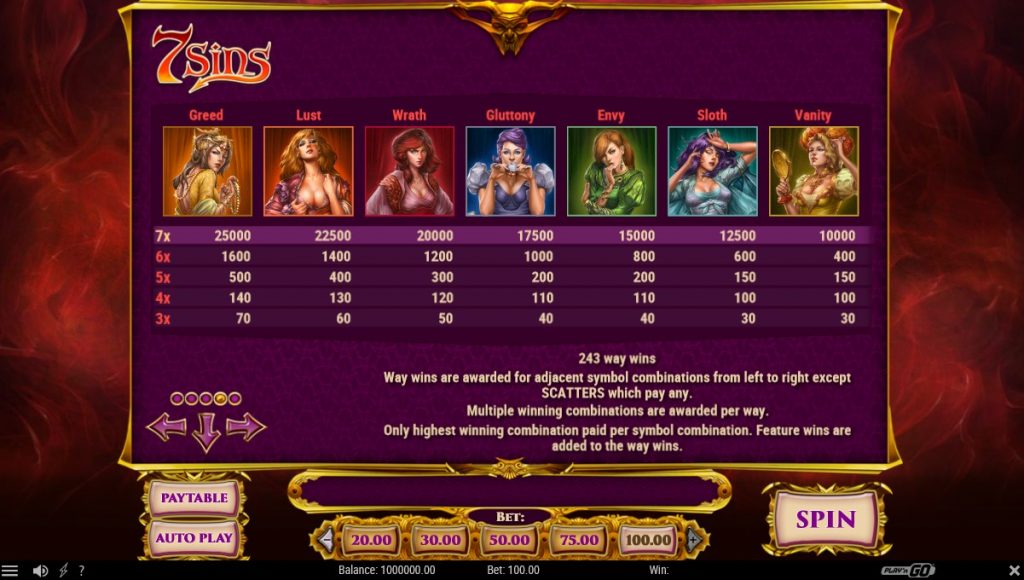Hit the SPIN button
The height and width of the screenshot is (580, 1024).
click(825, 519)
